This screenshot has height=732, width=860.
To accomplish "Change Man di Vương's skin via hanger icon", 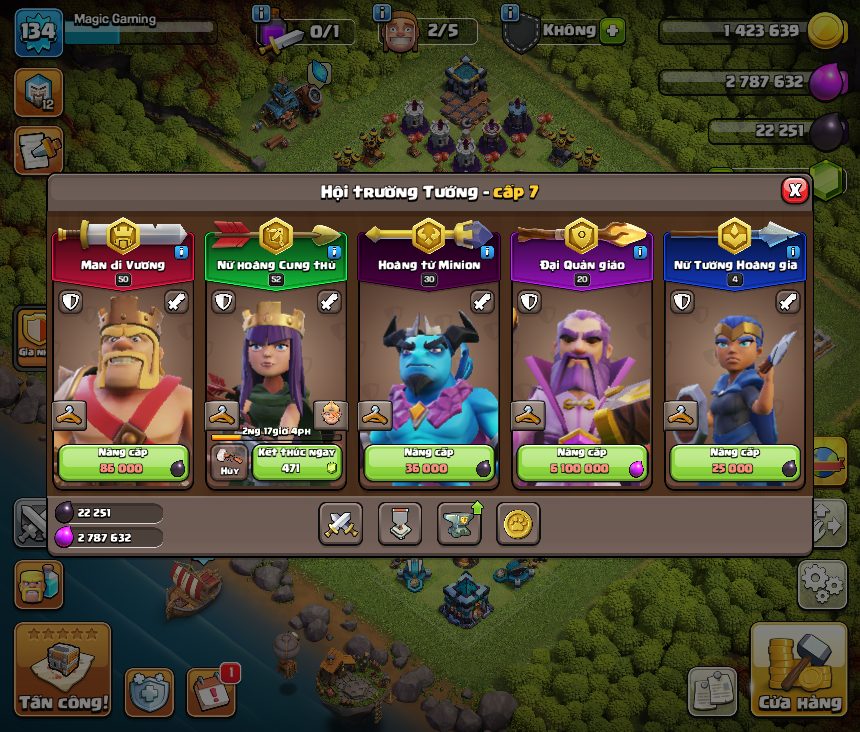I will coord(68,414).
